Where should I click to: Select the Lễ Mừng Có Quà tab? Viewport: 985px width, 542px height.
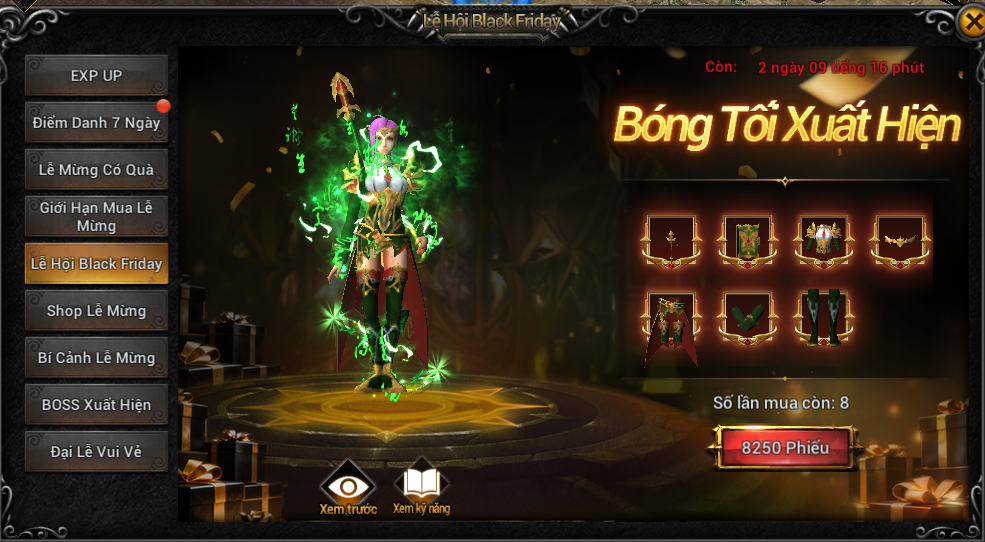[x=96, y=170]
